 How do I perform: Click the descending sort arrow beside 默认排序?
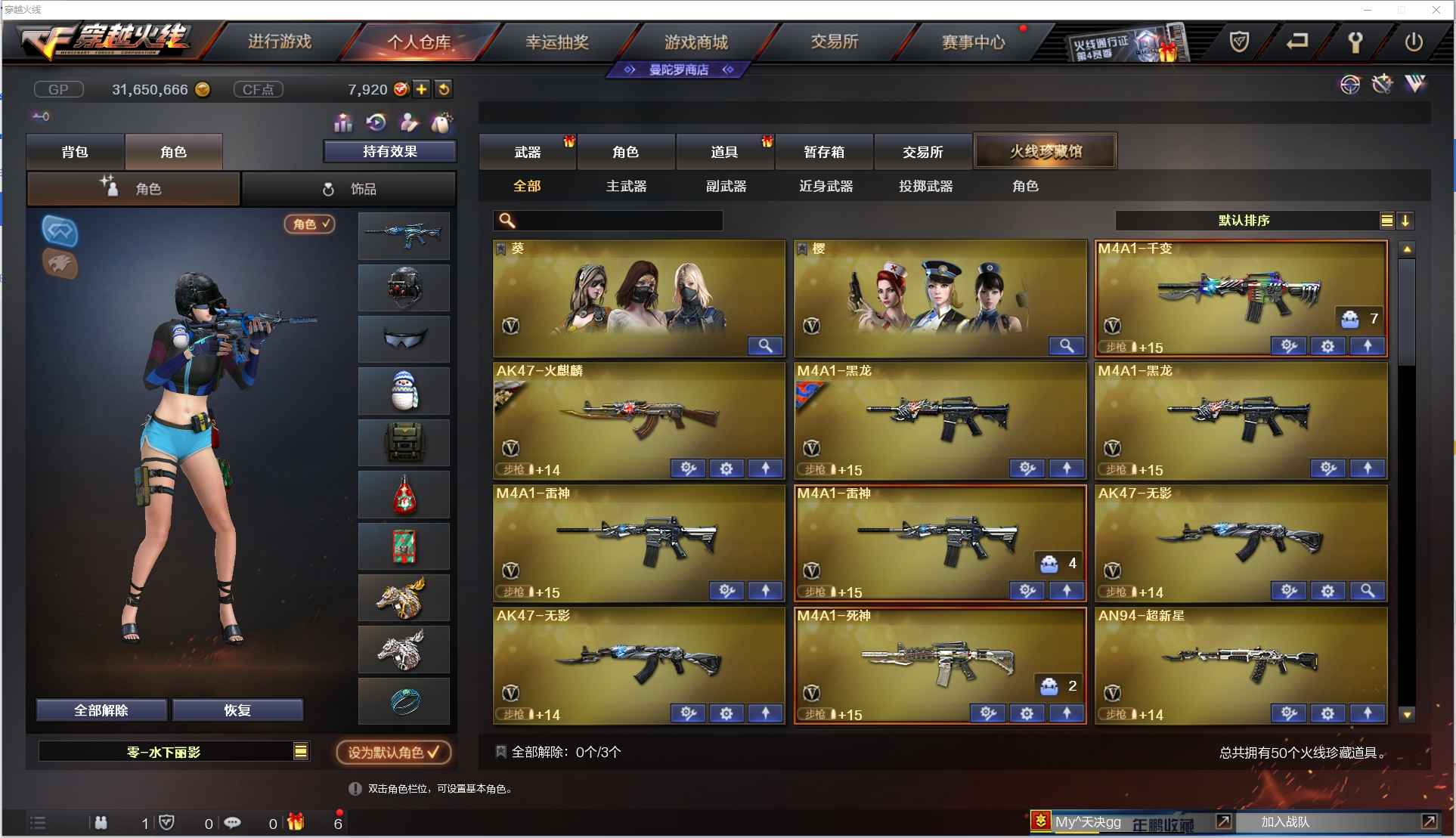[1406, 220]
